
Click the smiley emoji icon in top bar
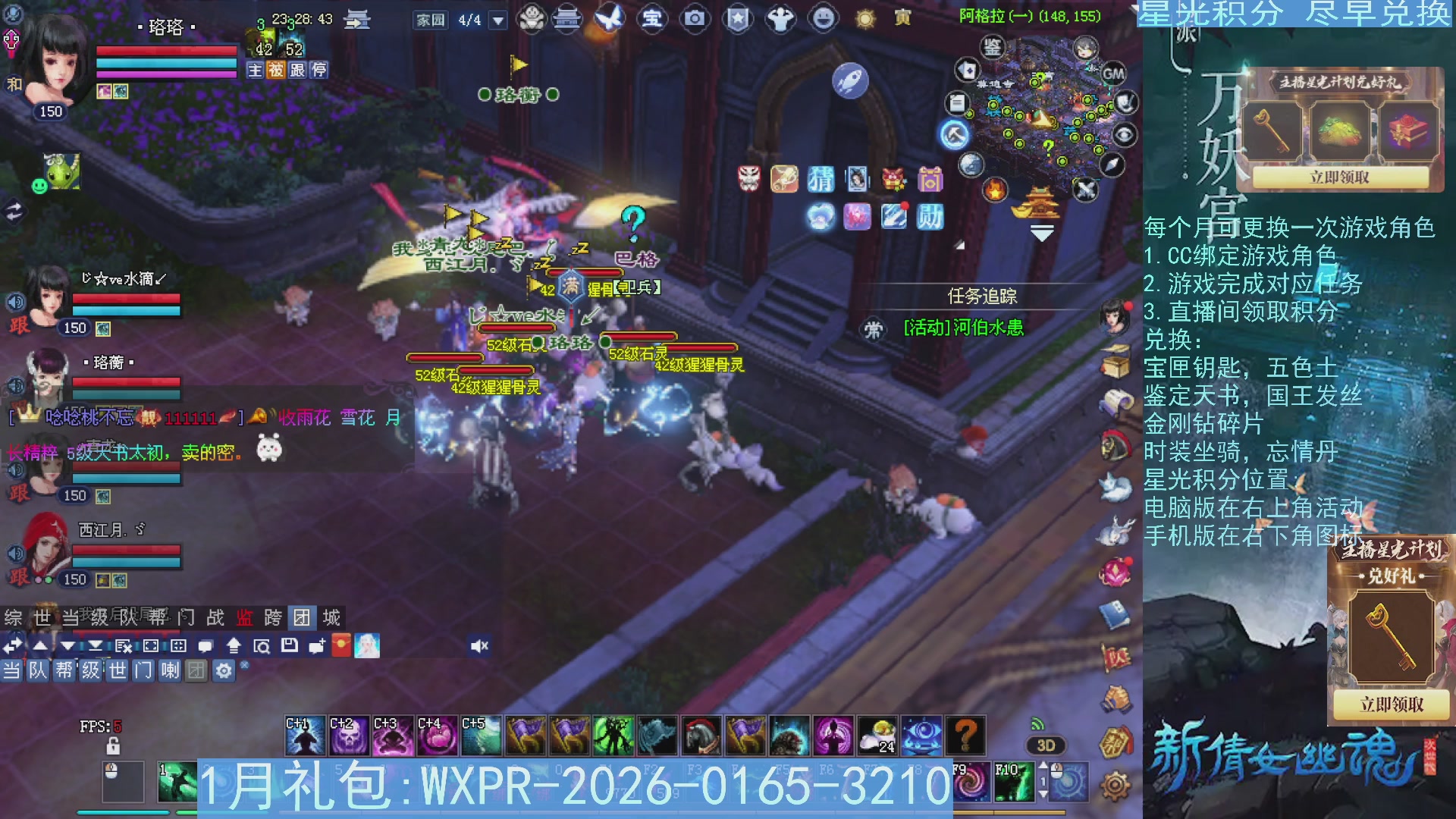(x=823, y=19)
